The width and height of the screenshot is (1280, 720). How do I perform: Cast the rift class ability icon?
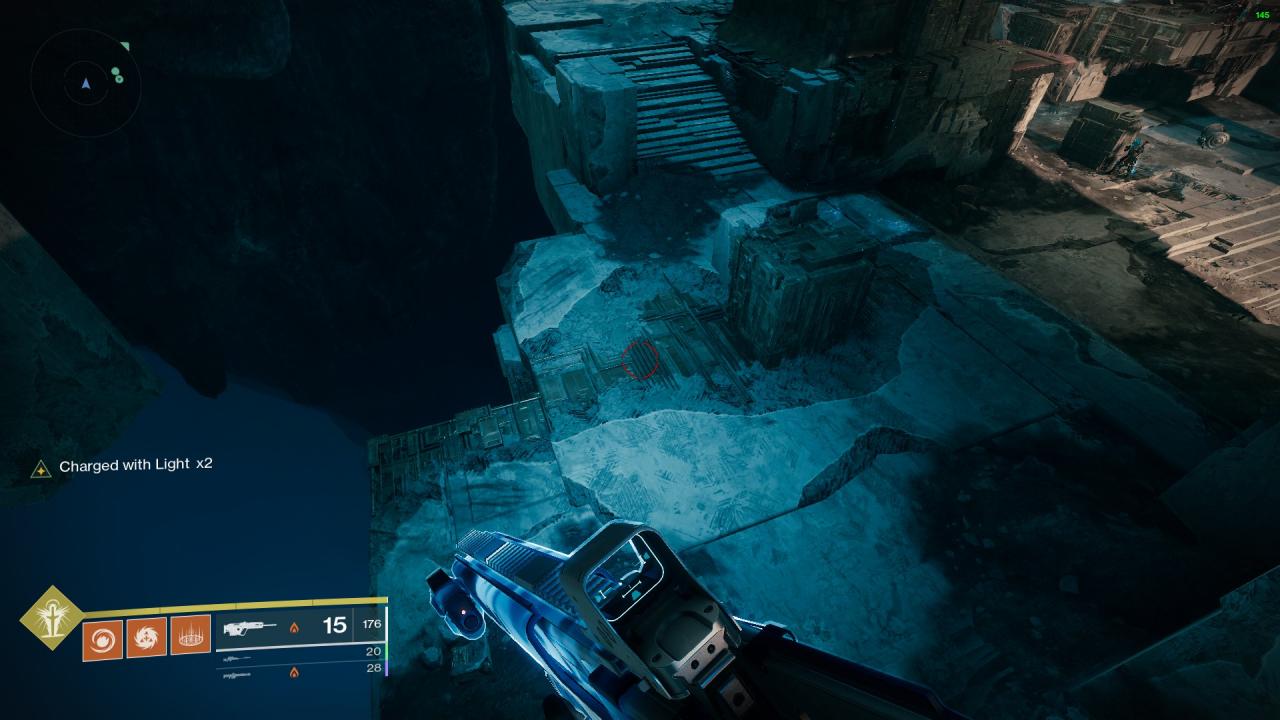190,636
